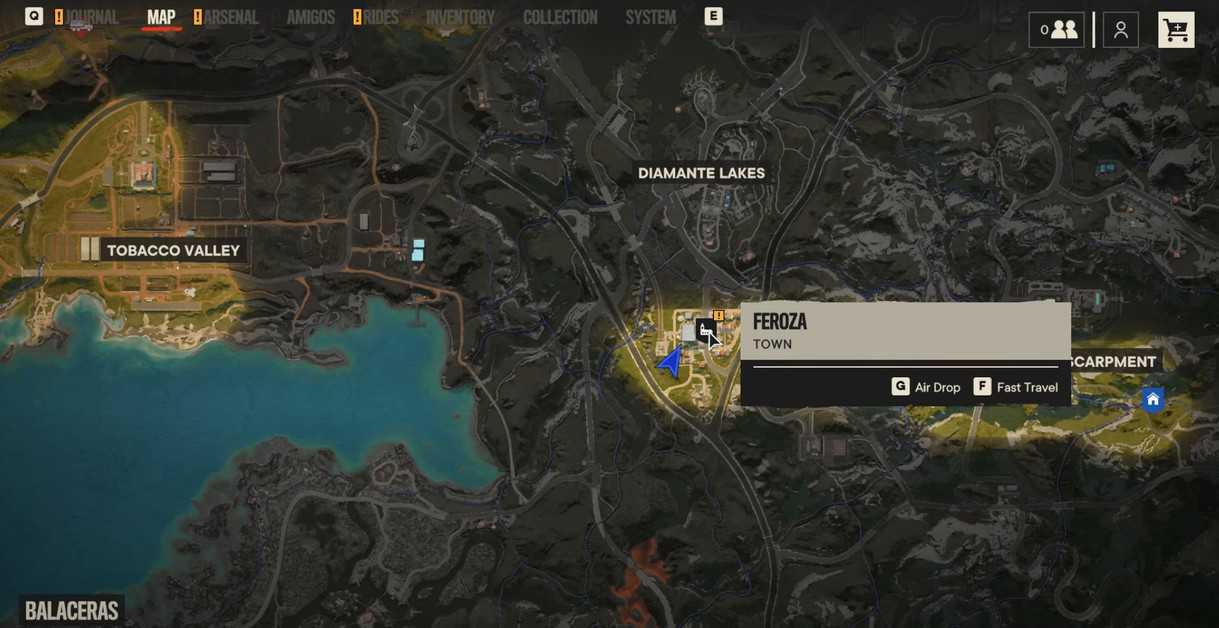Open the co-op players panel
The image size is (1219, 628).
pos(1056,30)
